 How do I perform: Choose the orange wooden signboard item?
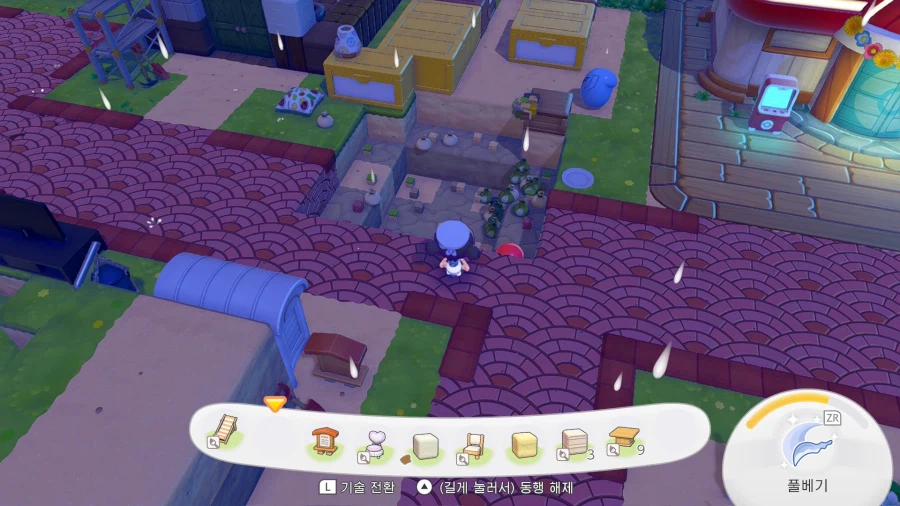(x=323, y=443)
